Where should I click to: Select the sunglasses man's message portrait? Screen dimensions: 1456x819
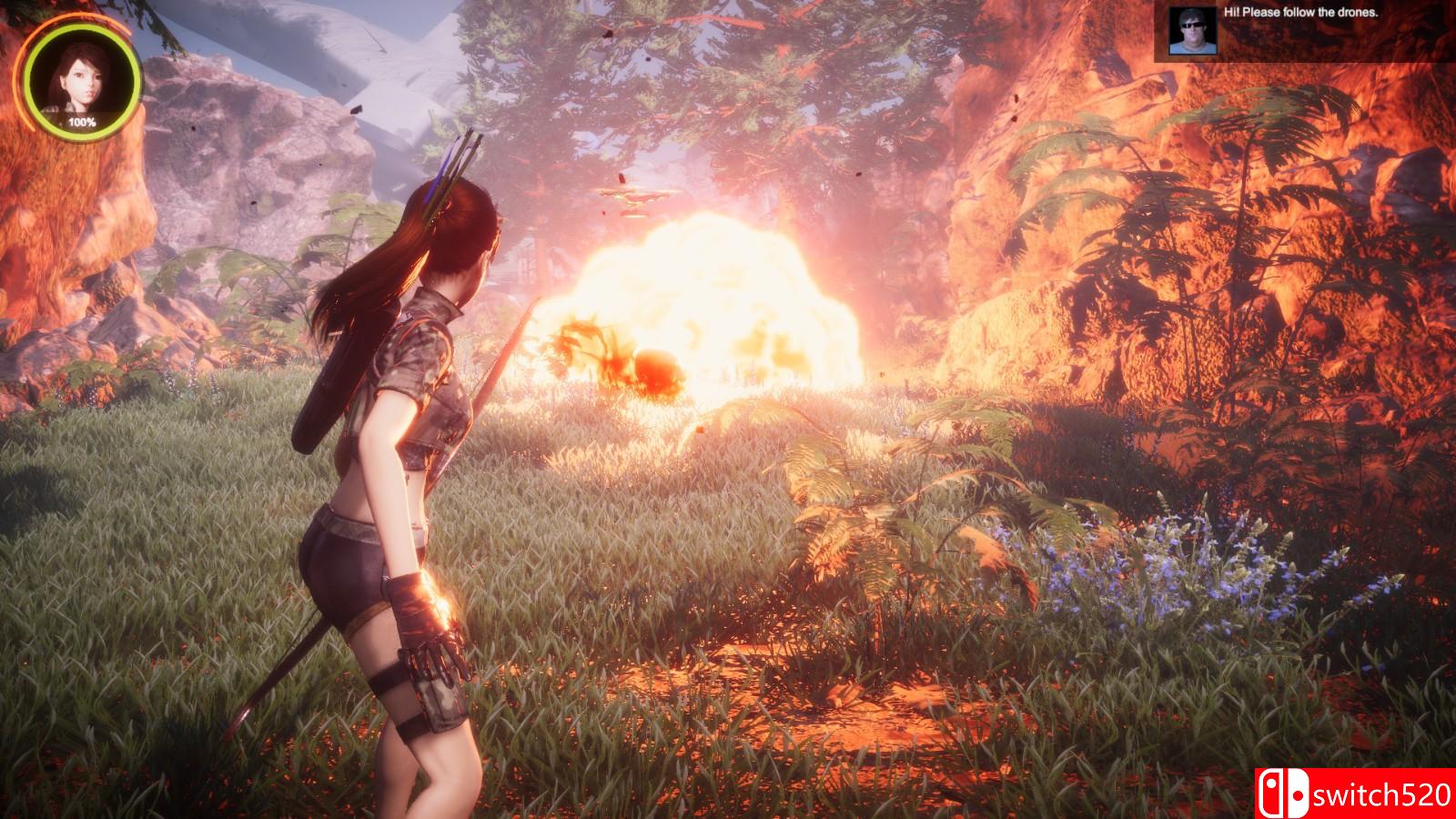coord(1191,32)
